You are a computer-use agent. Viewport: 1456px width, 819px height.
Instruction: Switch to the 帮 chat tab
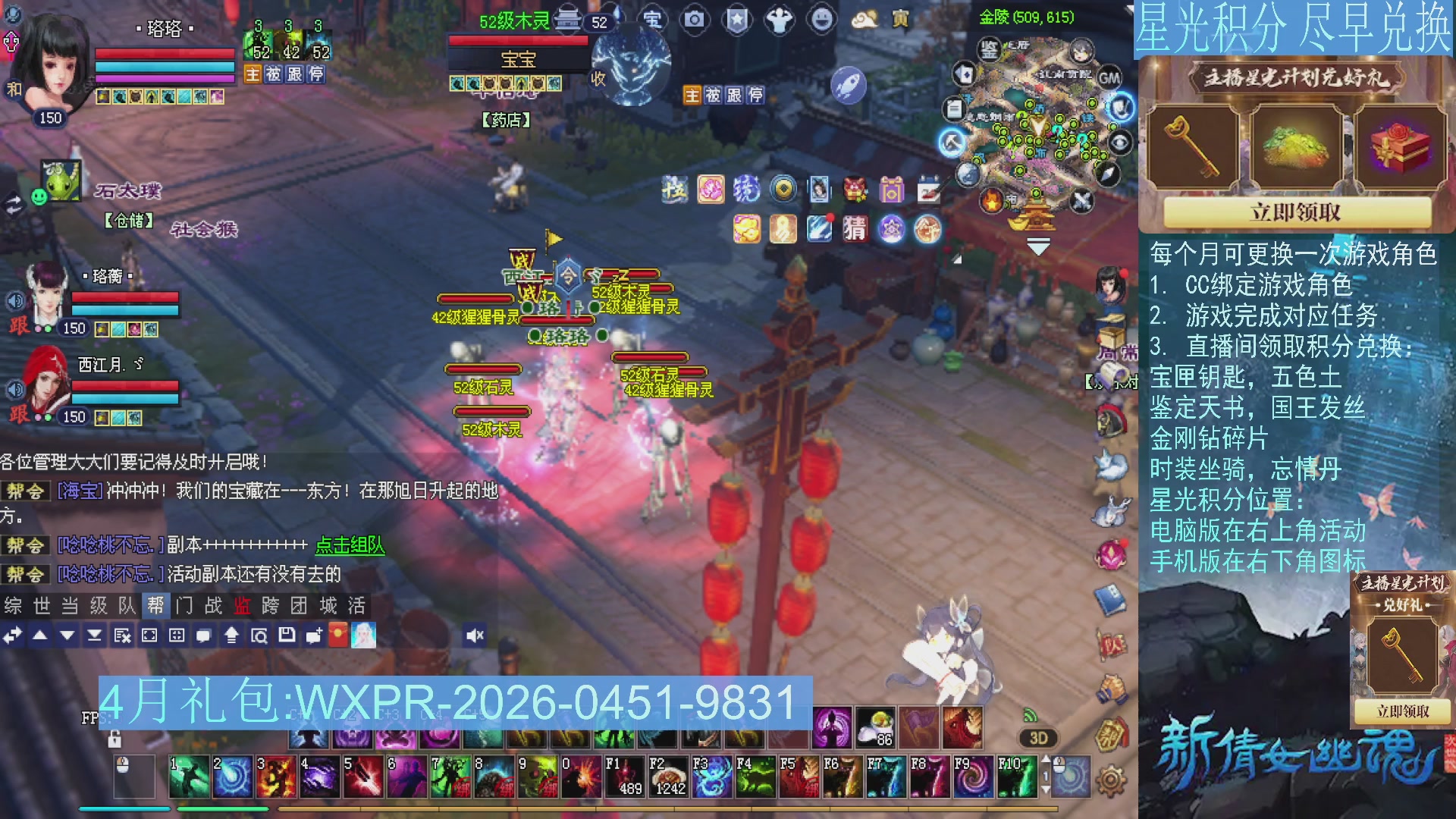(157, 607)
